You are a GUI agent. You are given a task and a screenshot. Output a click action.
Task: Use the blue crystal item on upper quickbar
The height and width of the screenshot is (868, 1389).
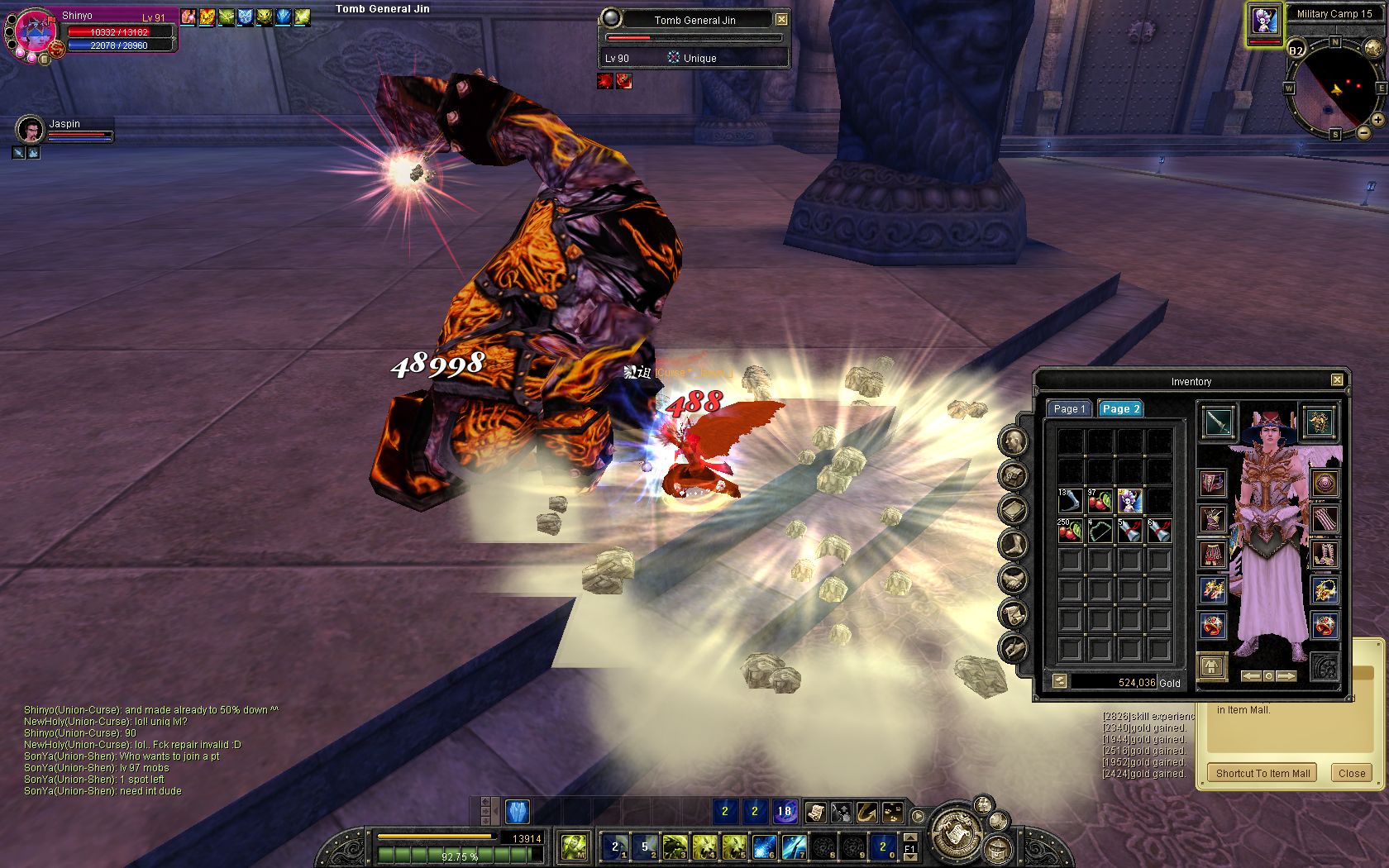[517, 811]
